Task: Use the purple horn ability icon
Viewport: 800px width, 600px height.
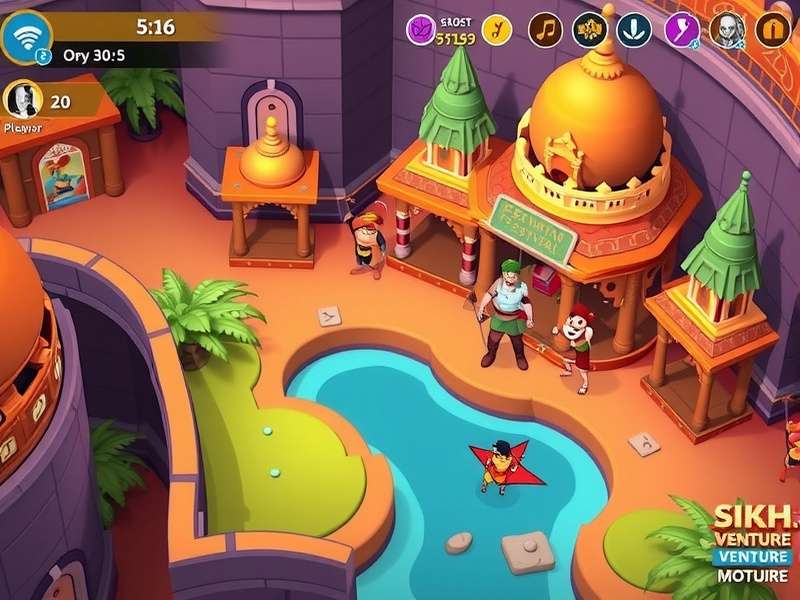Action: point(683,30)
